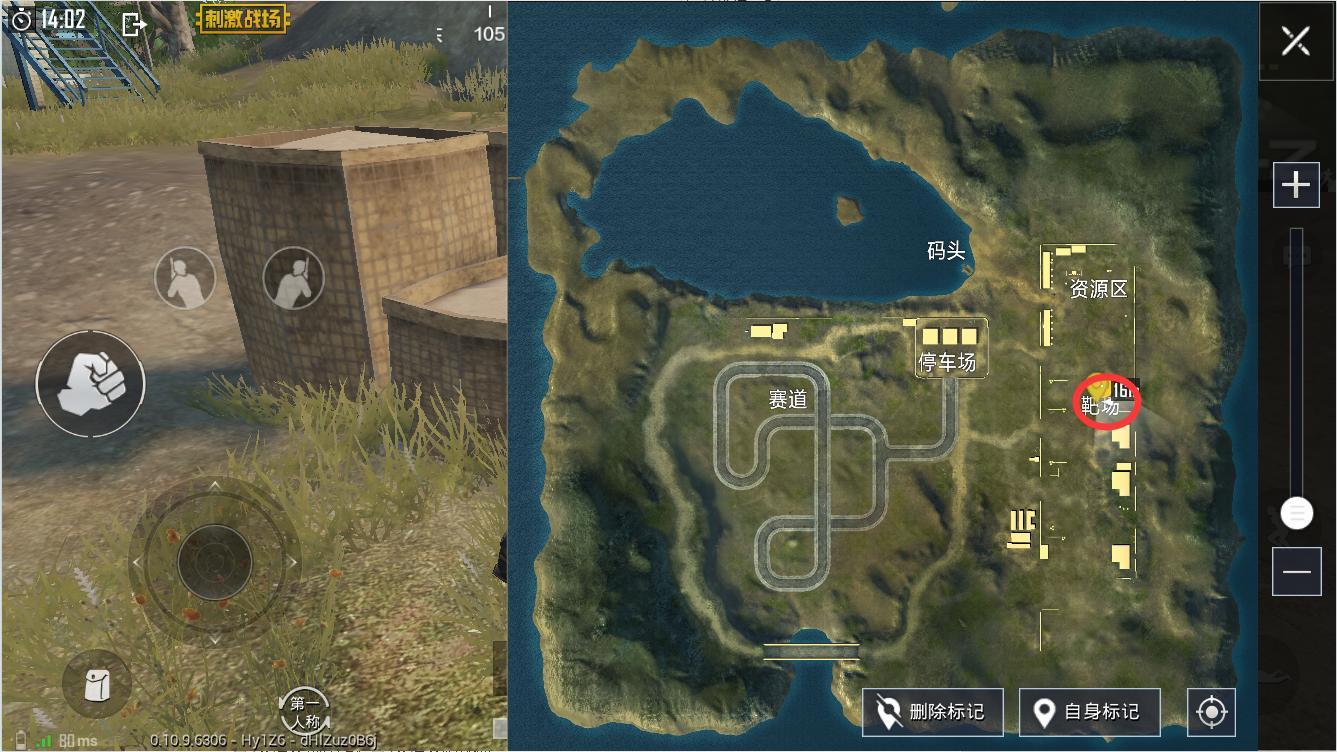The height and width of the screenshot is (752, 1337).
Task: Tap 删除标记 to delete the marker
Action: [932, 712]
